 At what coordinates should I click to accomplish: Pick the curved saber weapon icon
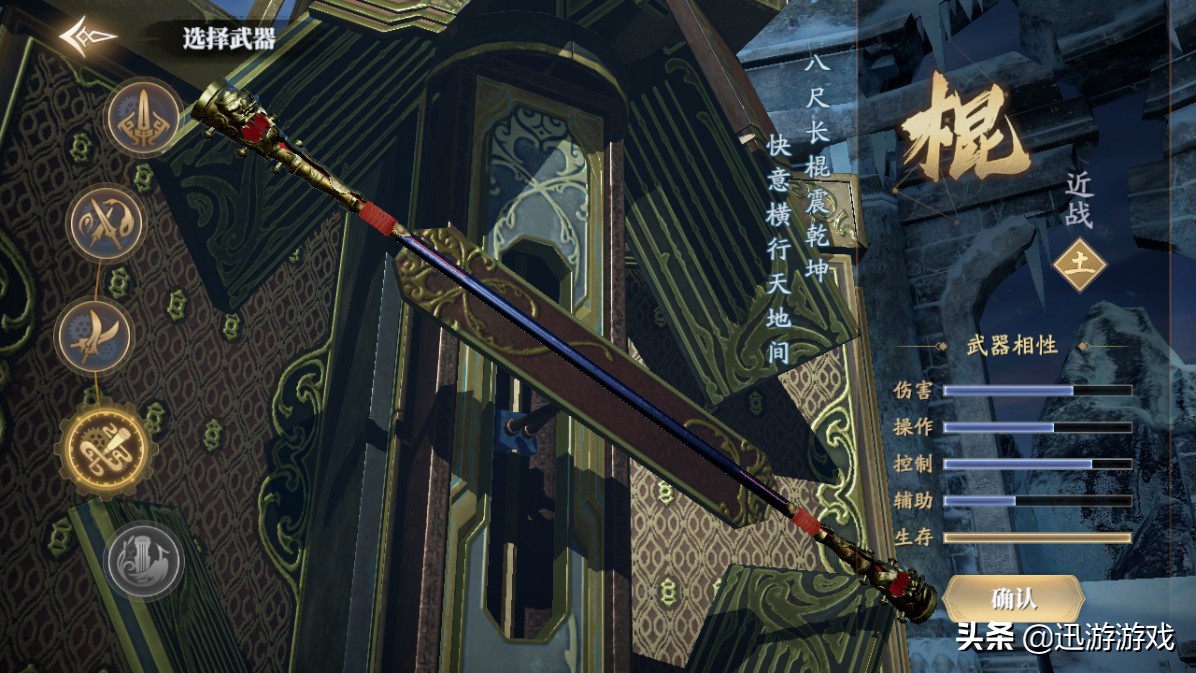(x=93, y=335)
